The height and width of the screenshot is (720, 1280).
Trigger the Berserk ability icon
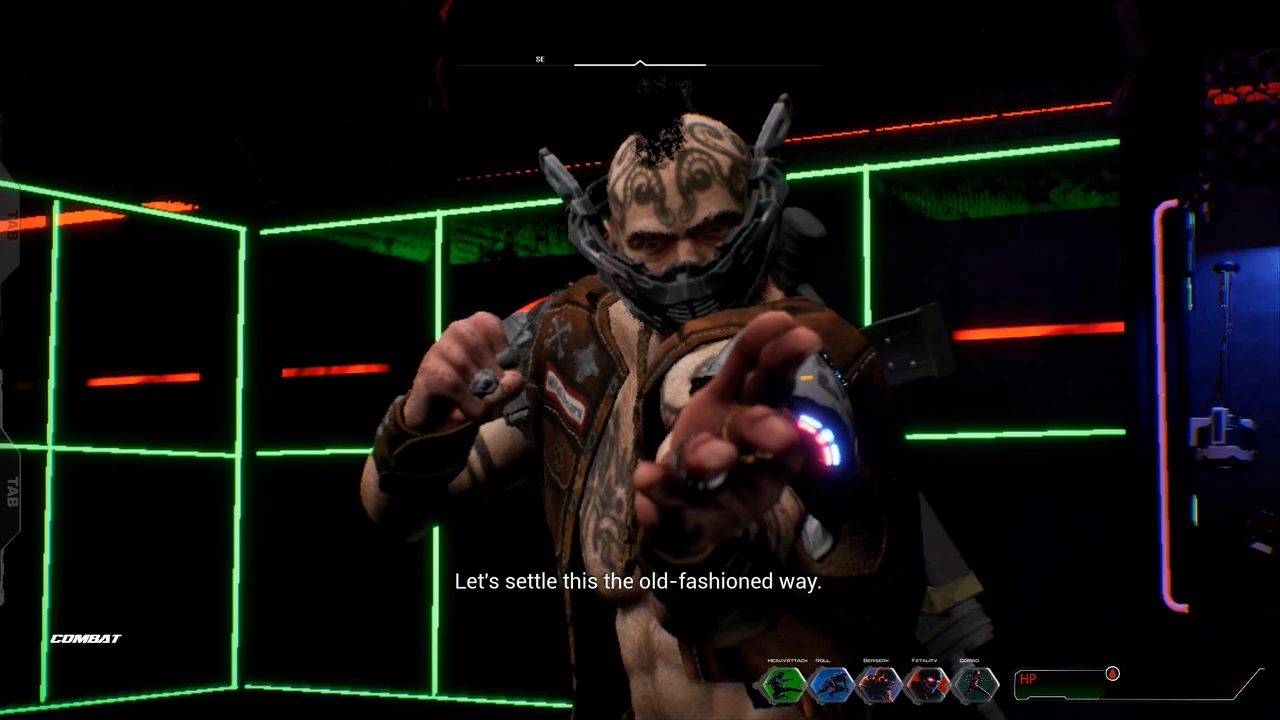[x=879, y=685]
